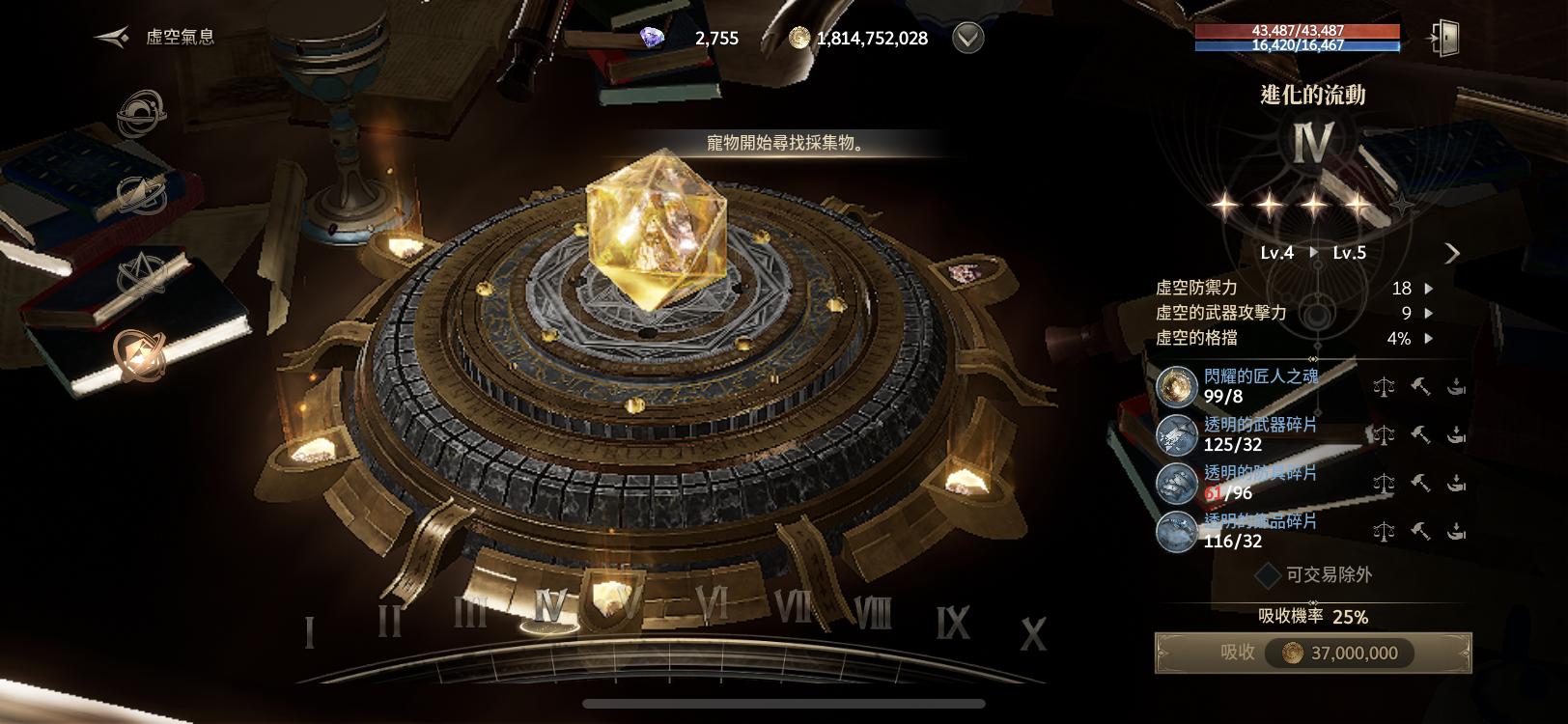The image size is (1568, 724).
Task: Exit through the door icon
Action: coord(1443,39)
